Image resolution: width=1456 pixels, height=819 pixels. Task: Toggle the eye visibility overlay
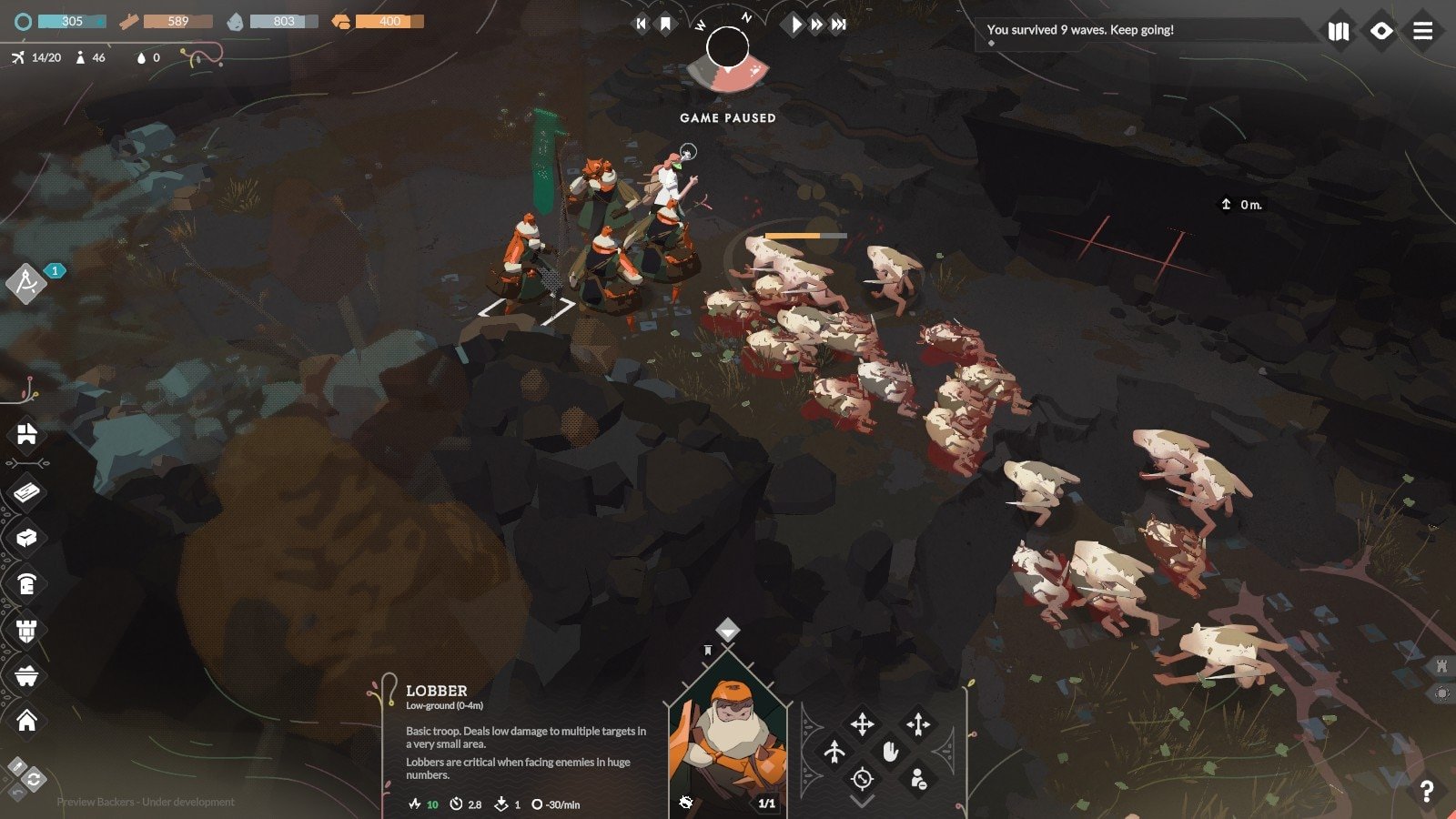(x=1381, y=32)
